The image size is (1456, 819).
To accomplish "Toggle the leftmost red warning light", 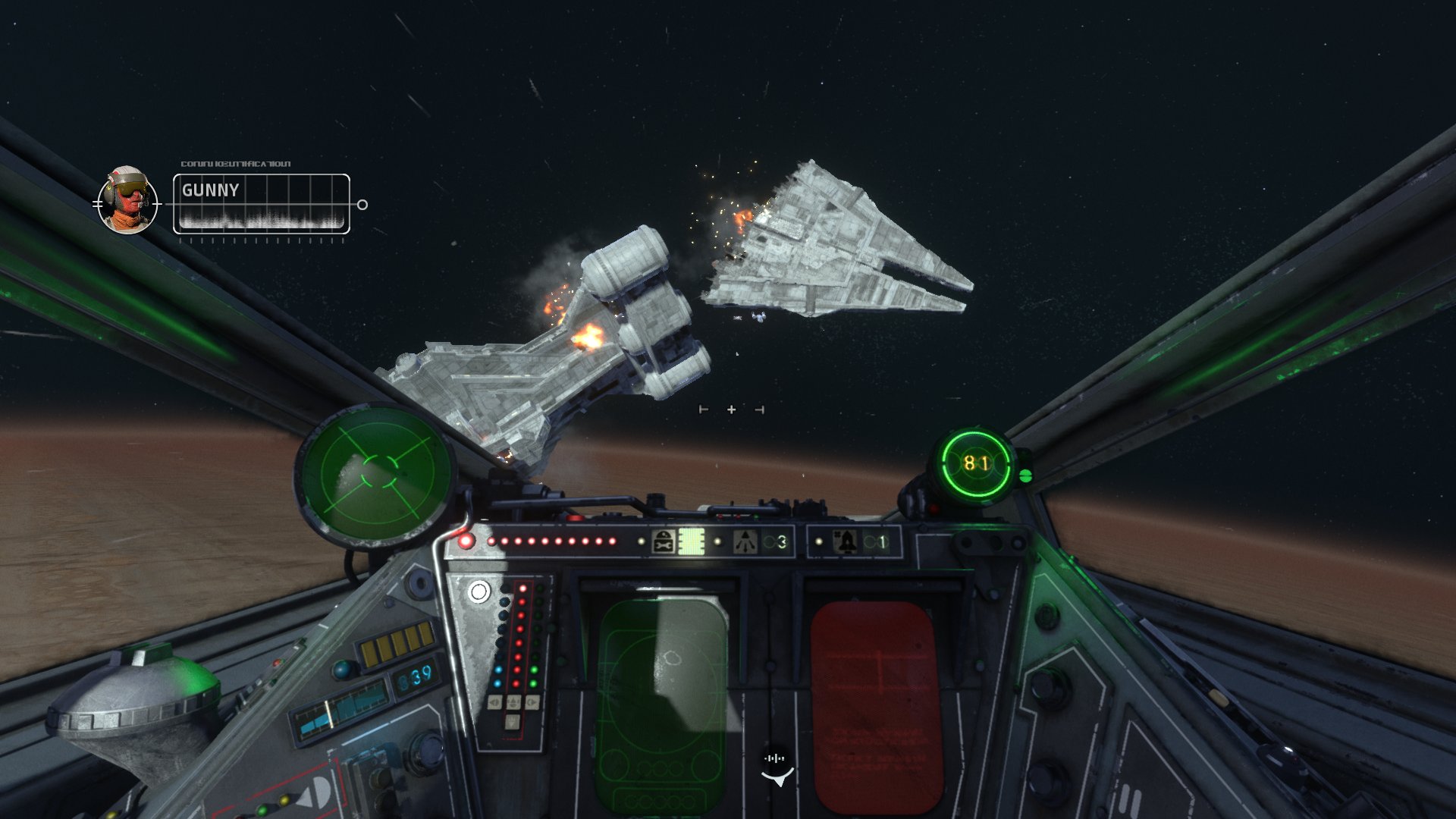I will [x=466, y=540].
